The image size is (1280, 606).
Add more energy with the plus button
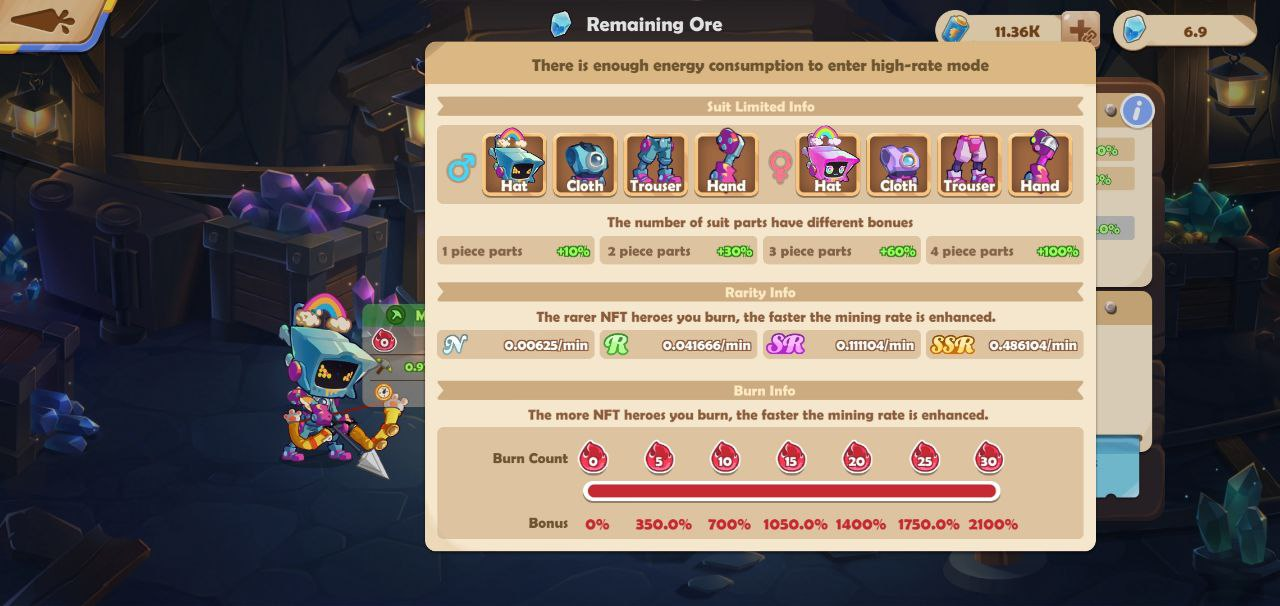1080,30
